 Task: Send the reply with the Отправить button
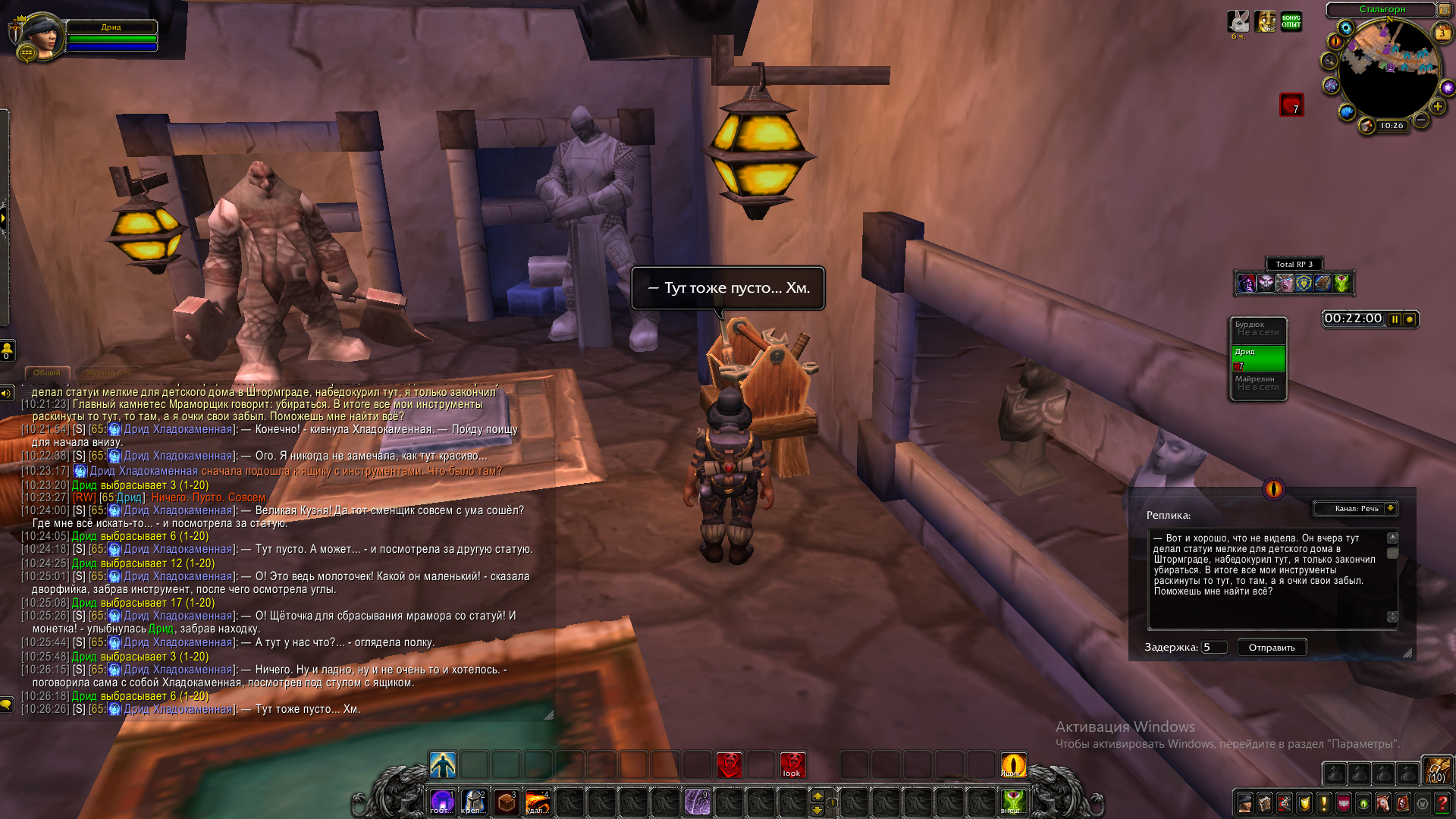[x=1272, y=648]
